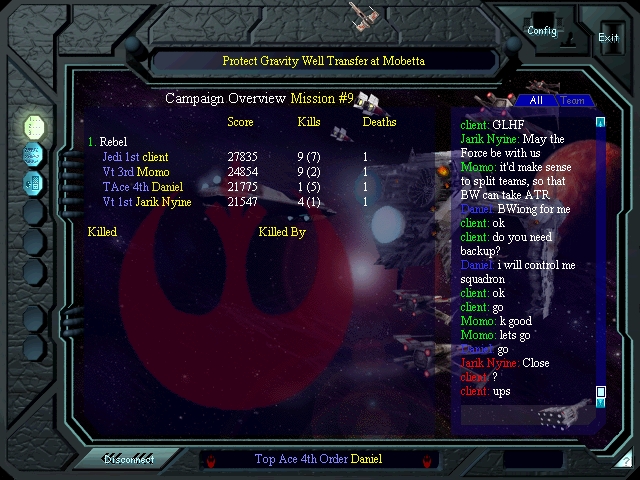Open the second octagonal text-lines icon

click(33, 155)
